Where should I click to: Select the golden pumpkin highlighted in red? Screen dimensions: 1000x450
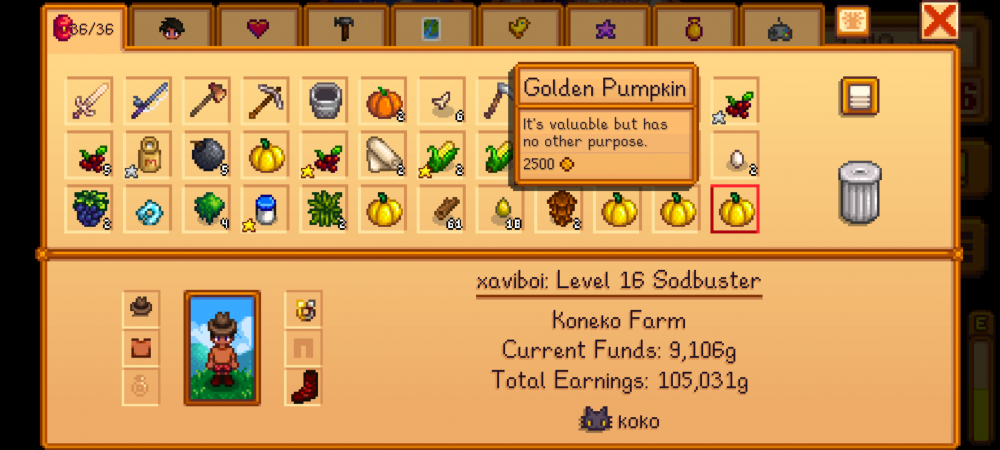coord(735,209)
